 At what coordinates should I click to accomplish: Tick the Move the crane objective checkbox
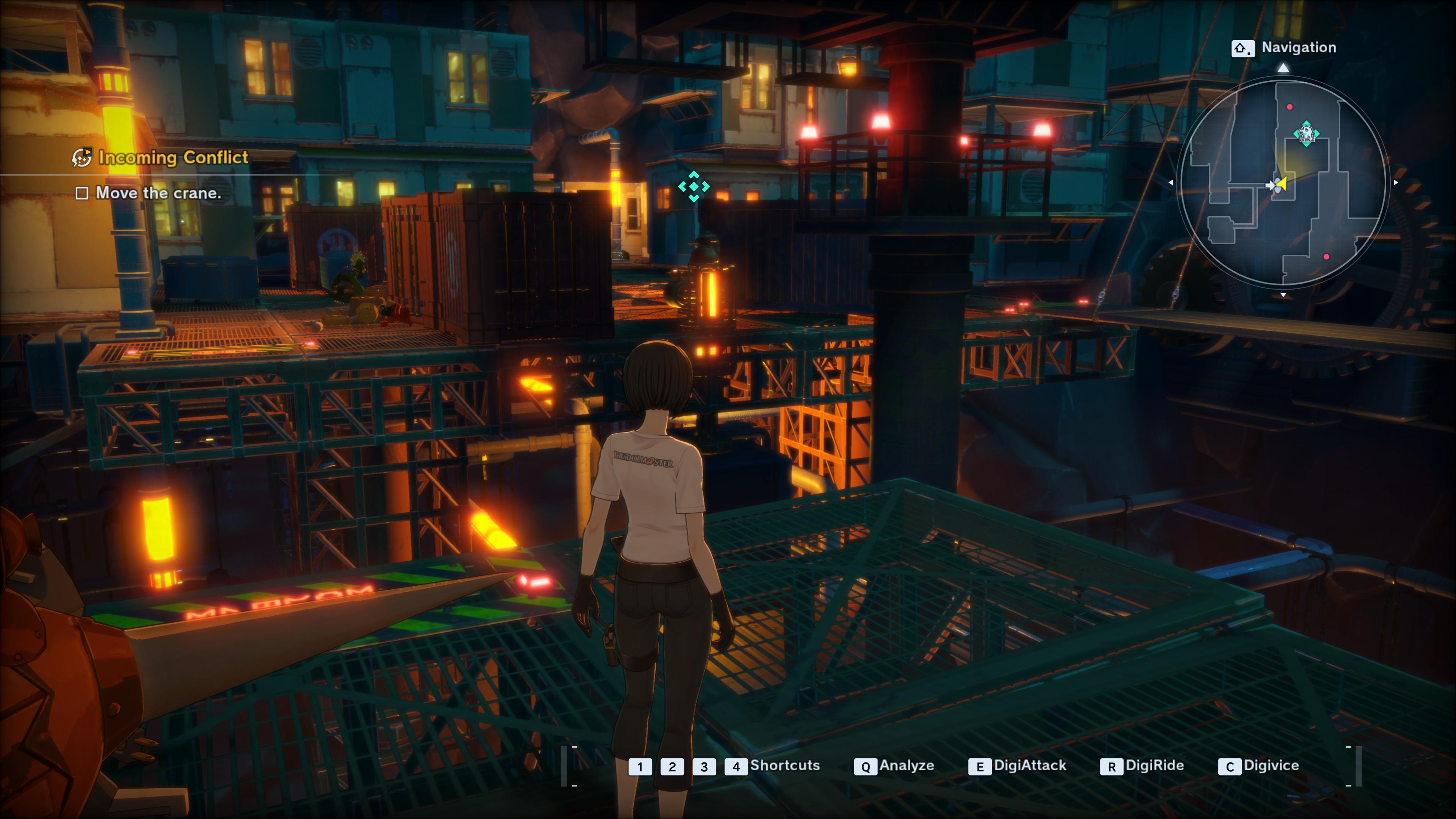tap(82, 193)
